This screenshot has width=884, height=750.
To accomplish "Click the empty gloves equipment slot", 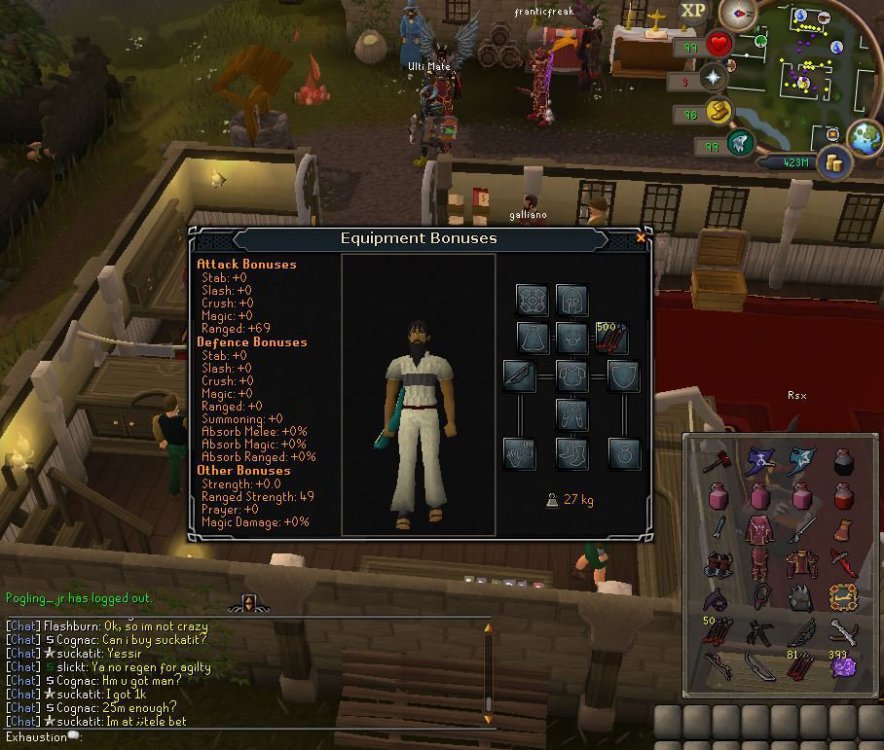I will [x=519, y=454].
